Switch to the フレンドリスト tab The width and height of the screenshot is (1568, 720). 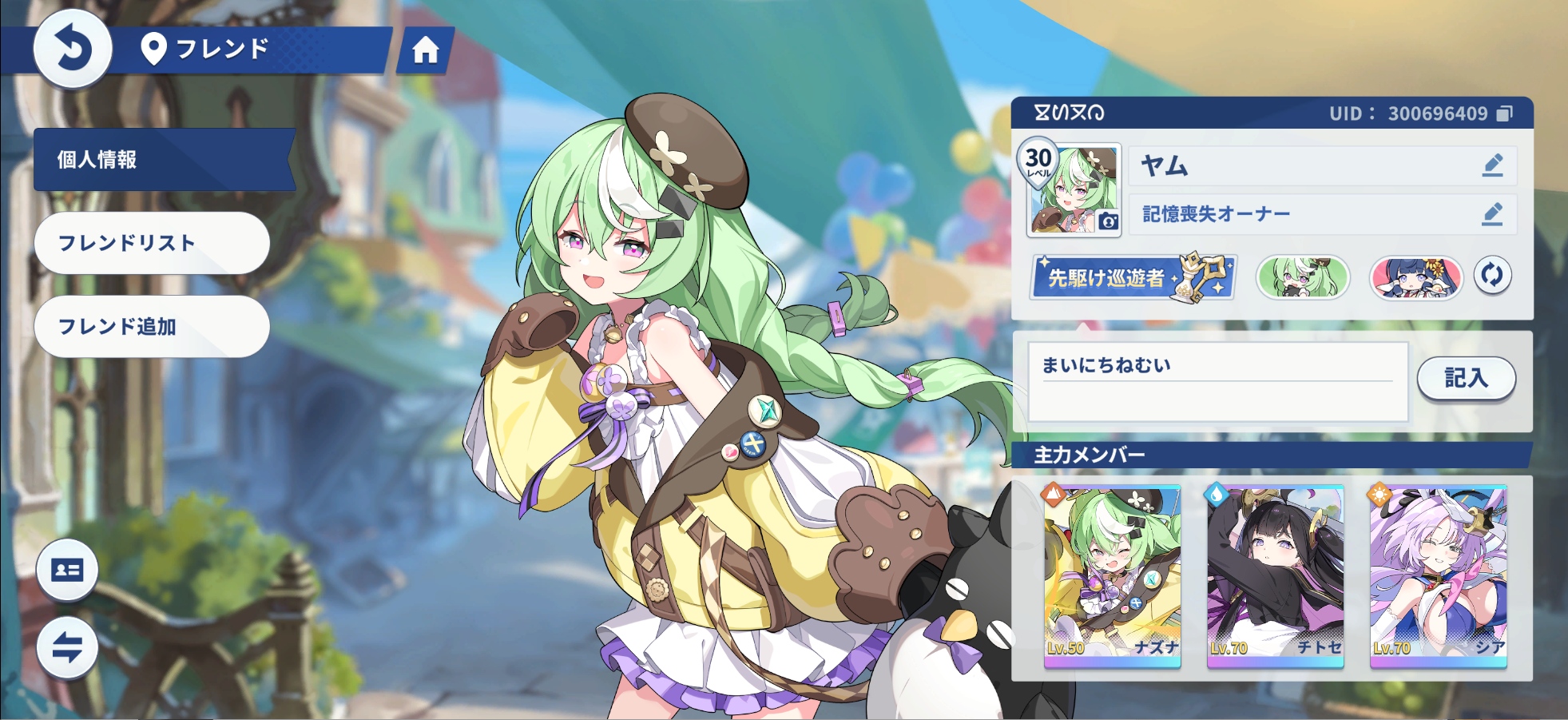point(152,242)
